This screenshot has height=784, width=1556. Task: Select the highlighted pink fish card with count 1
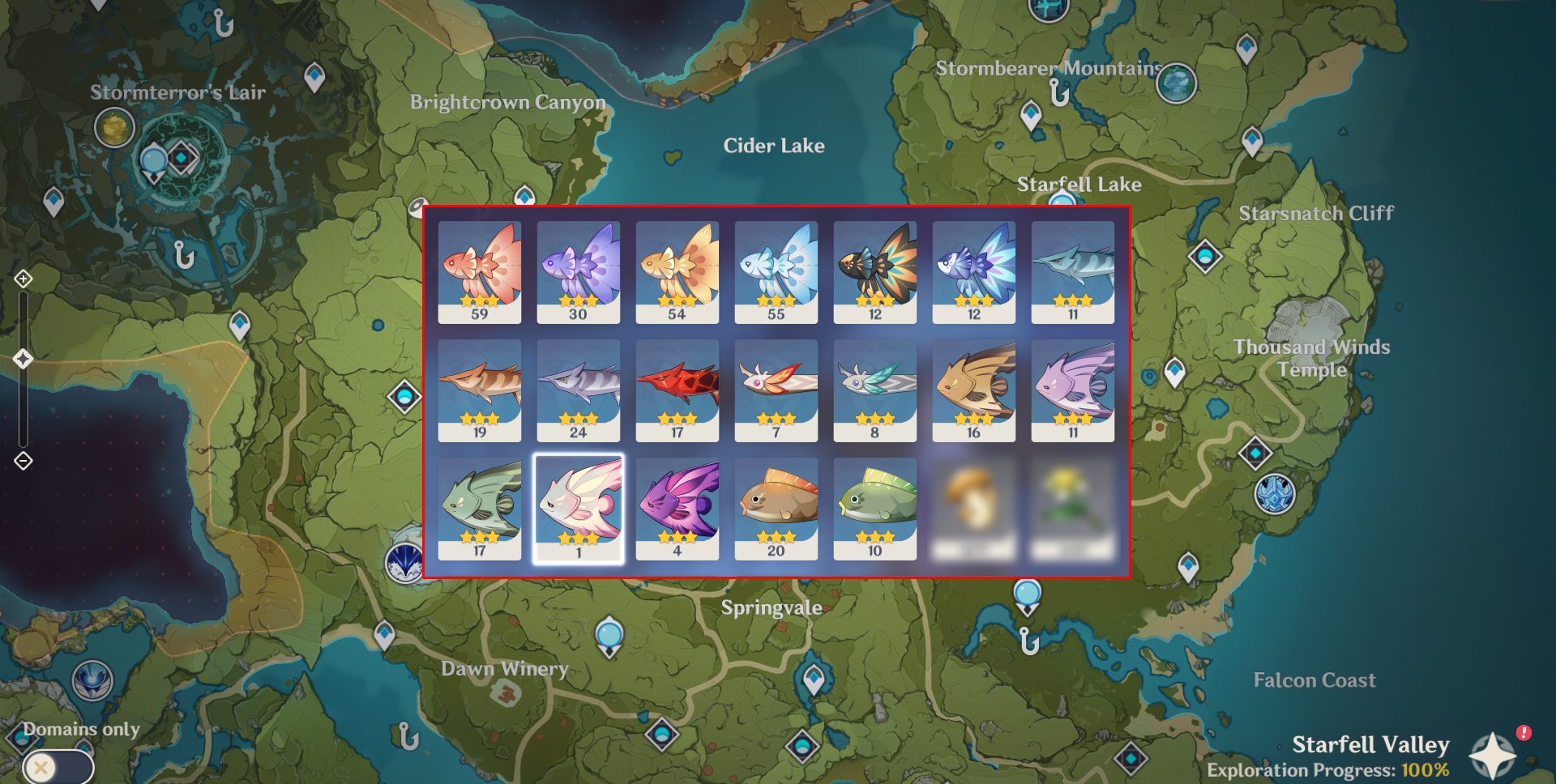coord(578,506)
